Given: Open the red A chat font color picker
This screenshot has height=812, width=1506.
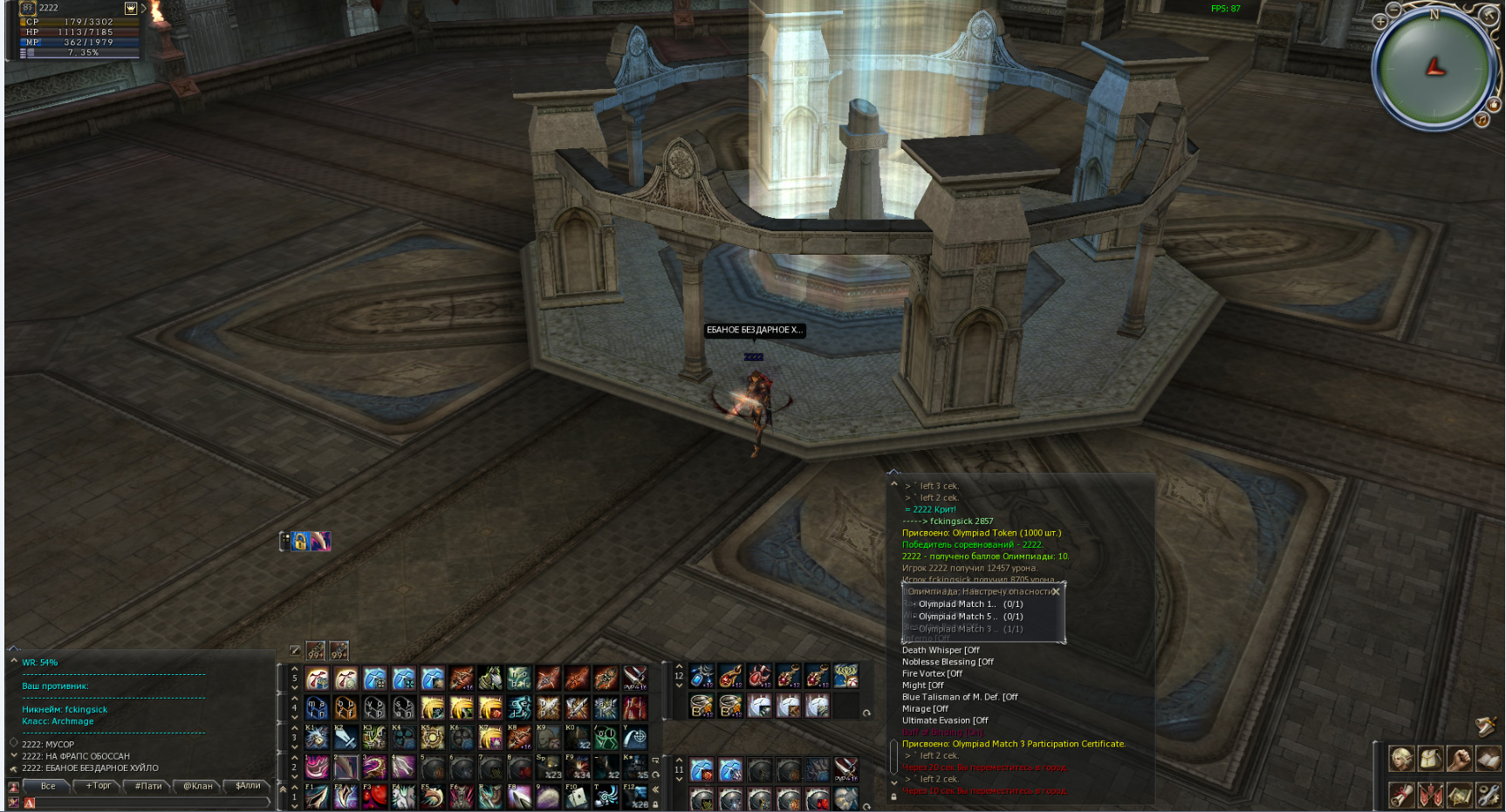Looking at the screenshot, I should (x=30, y=802).
